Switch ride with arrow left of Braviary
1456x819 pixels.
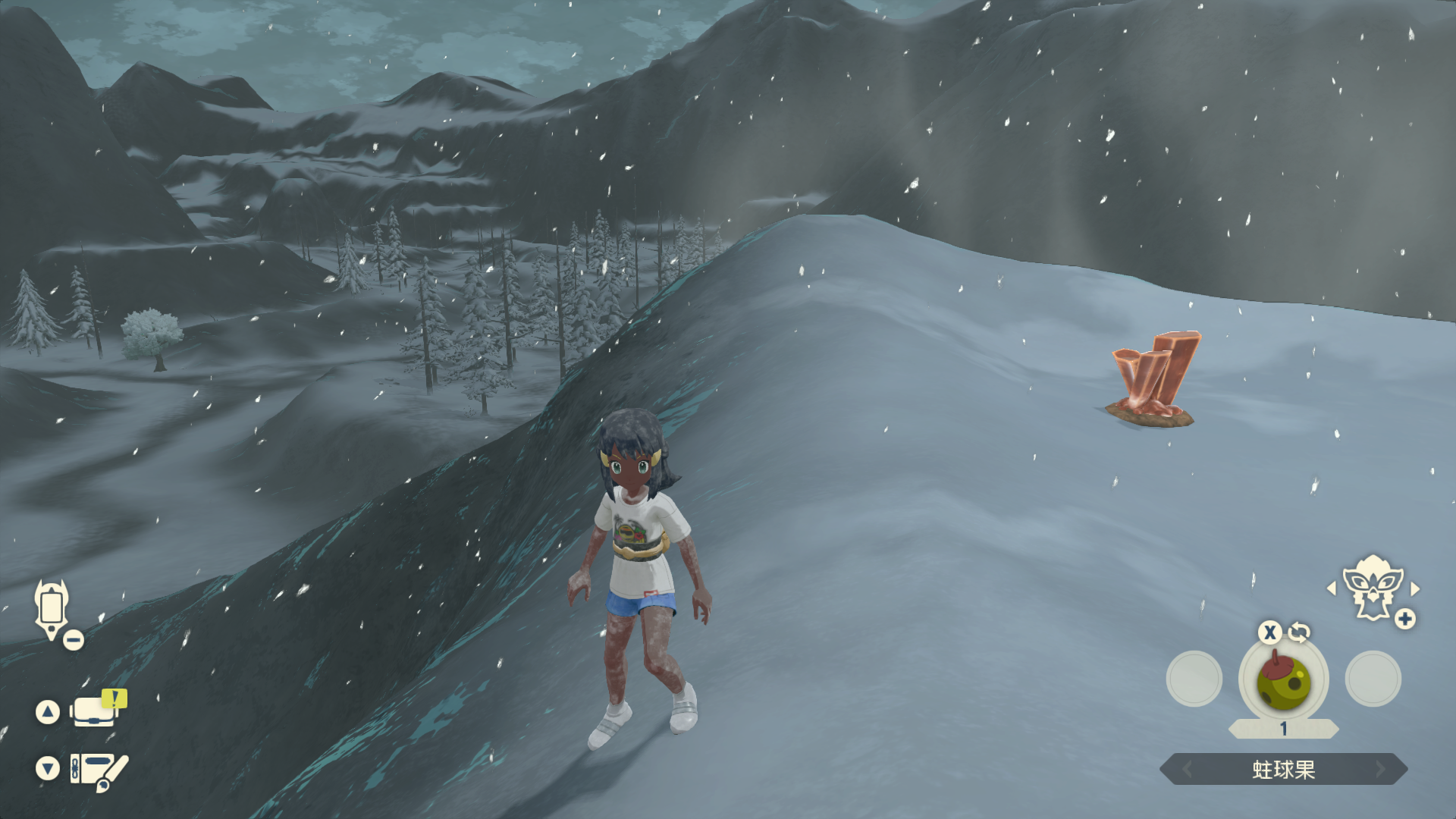(x=1332, y=588)
